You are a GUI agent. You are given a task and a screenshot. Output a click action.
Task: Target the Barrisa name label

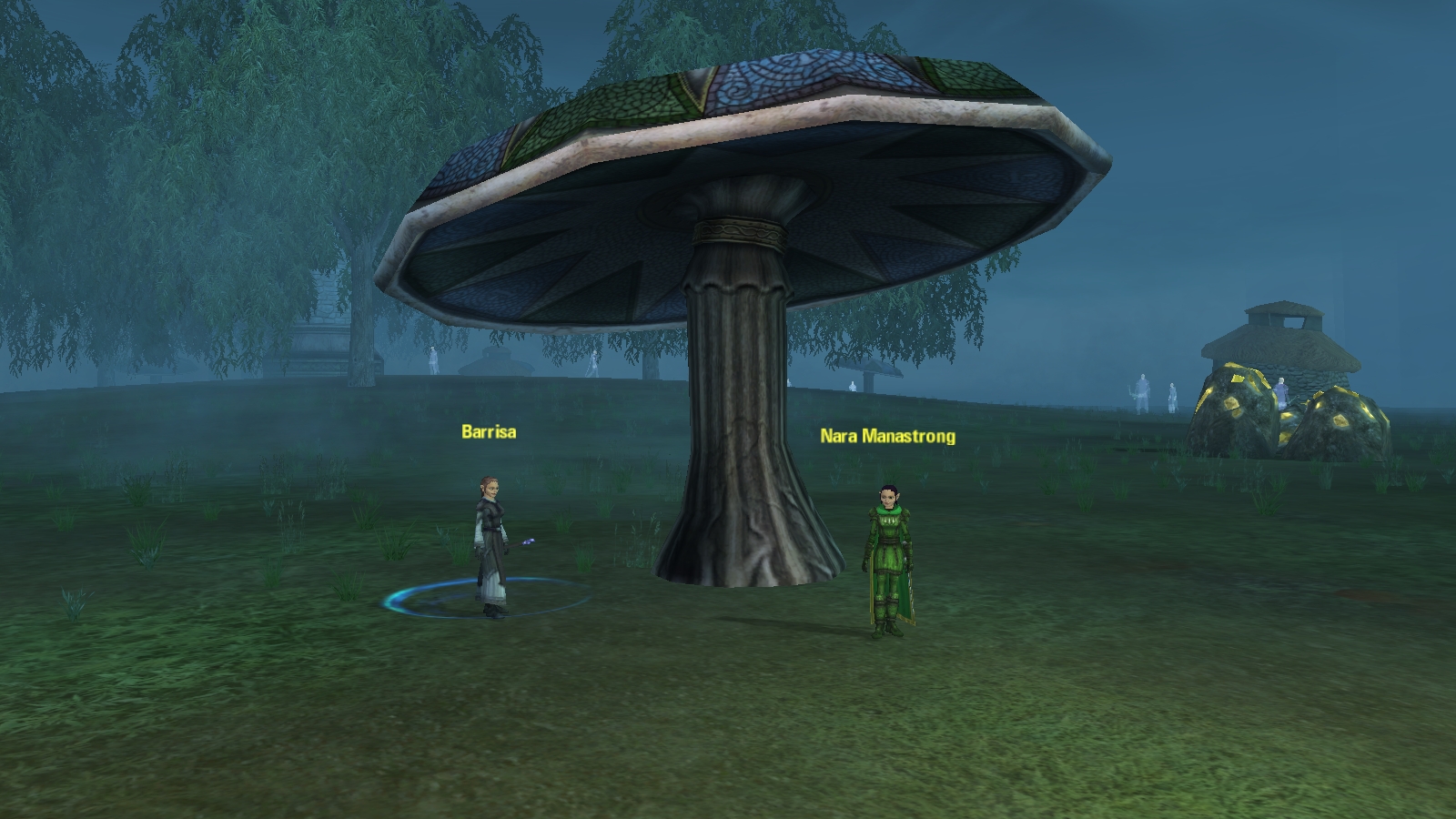point(489,431)
